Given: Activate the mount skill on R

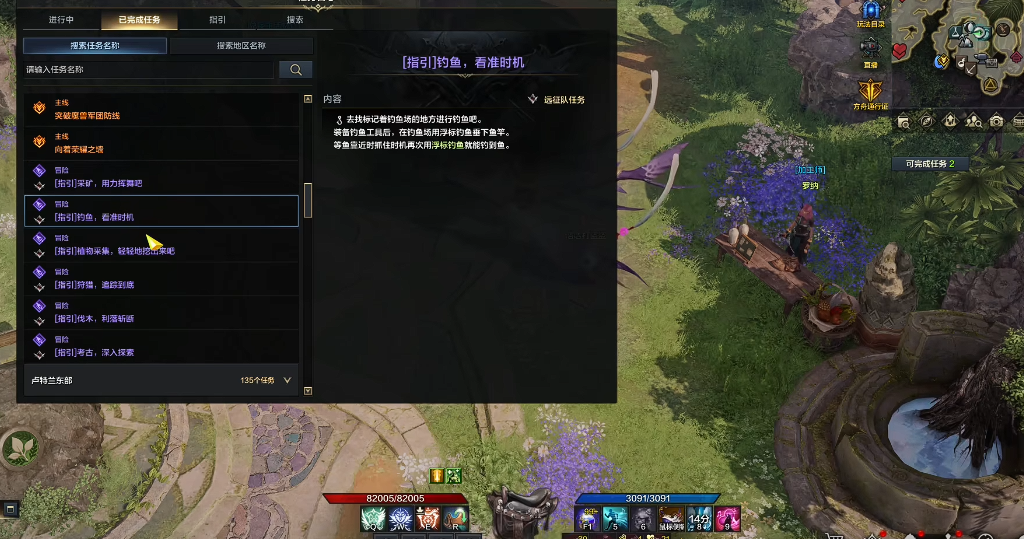Looking at the screenshot, I should pos(456,518).
